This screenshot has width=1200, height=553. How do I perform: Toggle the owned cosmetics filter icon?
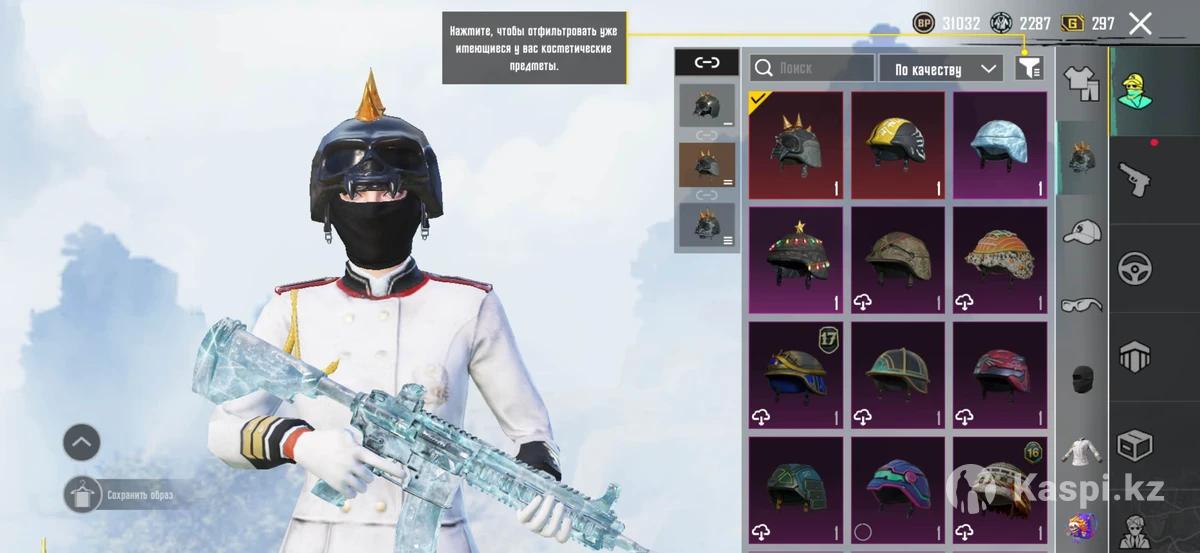tap(1029, 68)
